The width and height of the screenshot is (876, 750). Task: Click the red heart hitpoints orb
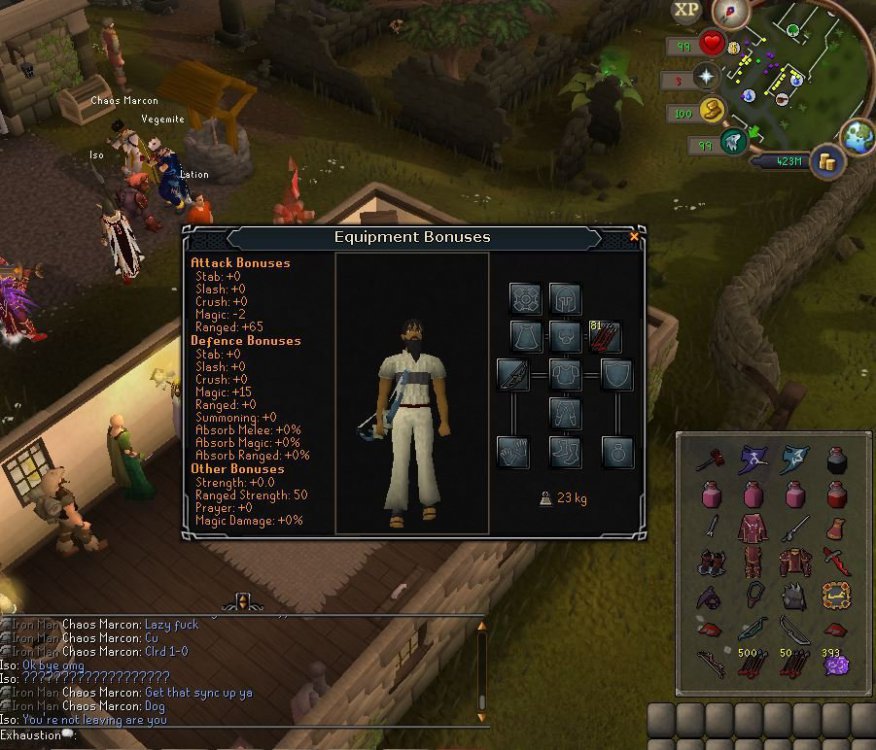pos(711,44)
